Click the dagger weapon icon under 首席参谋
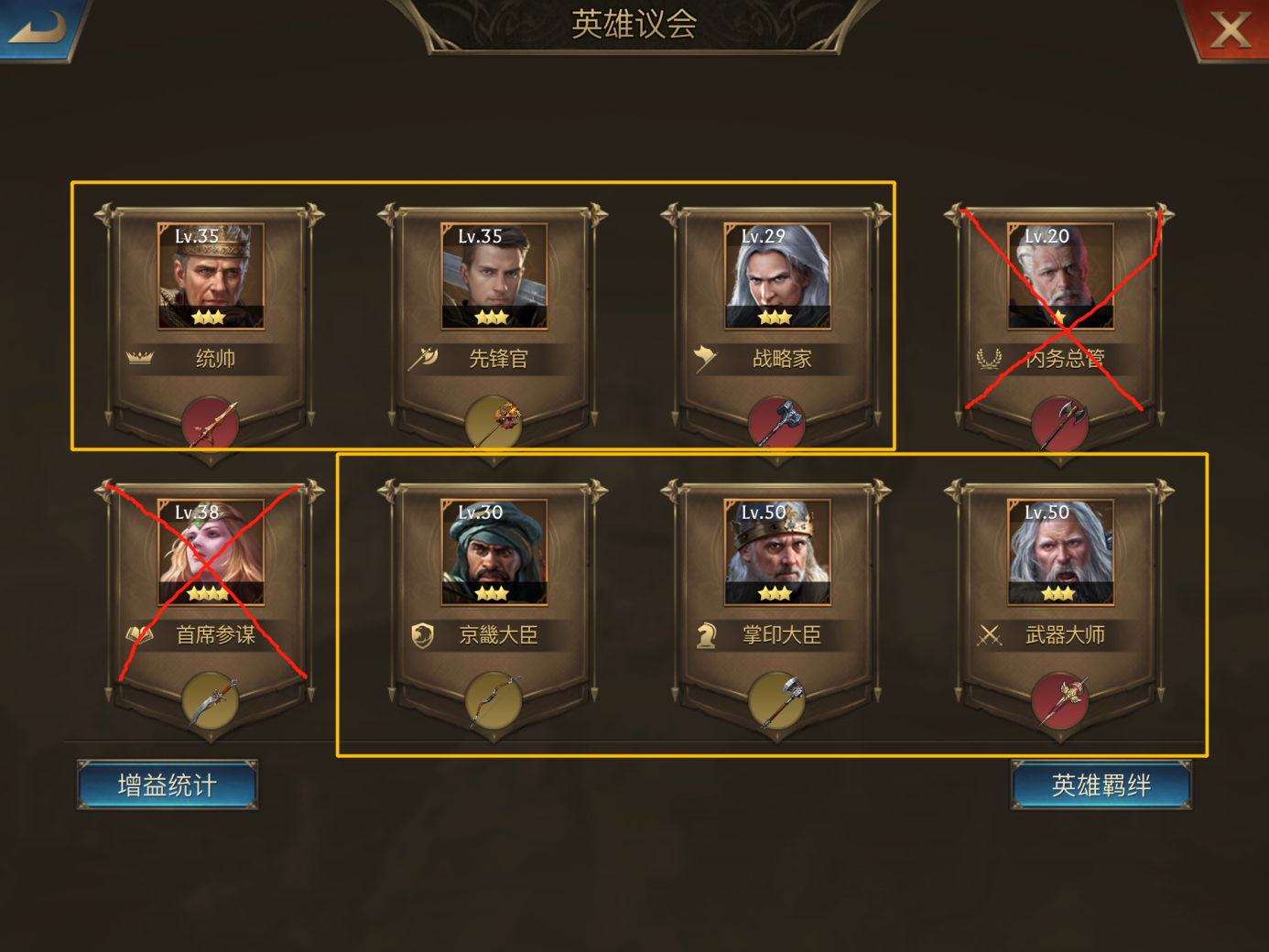The height and width of the screenshot is (952, 1269). tap(212, 700)
